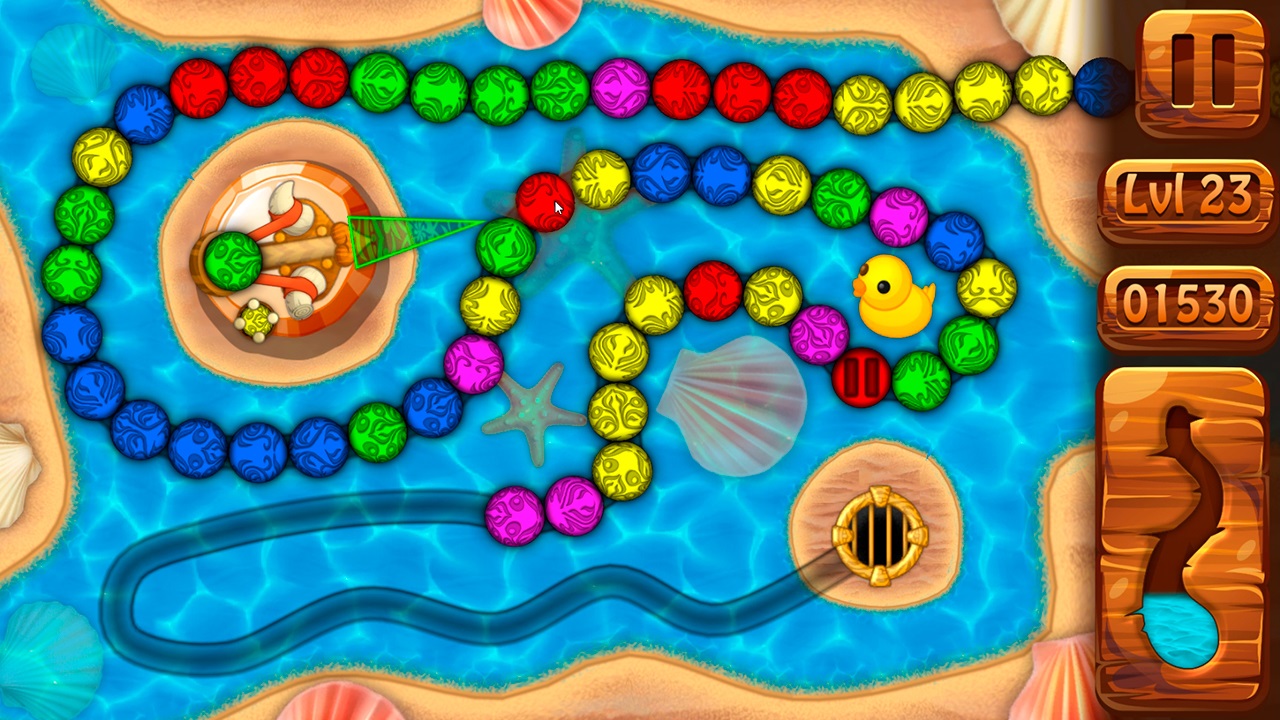Click the red pause power-up marble
This screenshot has width=1280, height=720.
point(862,378)
